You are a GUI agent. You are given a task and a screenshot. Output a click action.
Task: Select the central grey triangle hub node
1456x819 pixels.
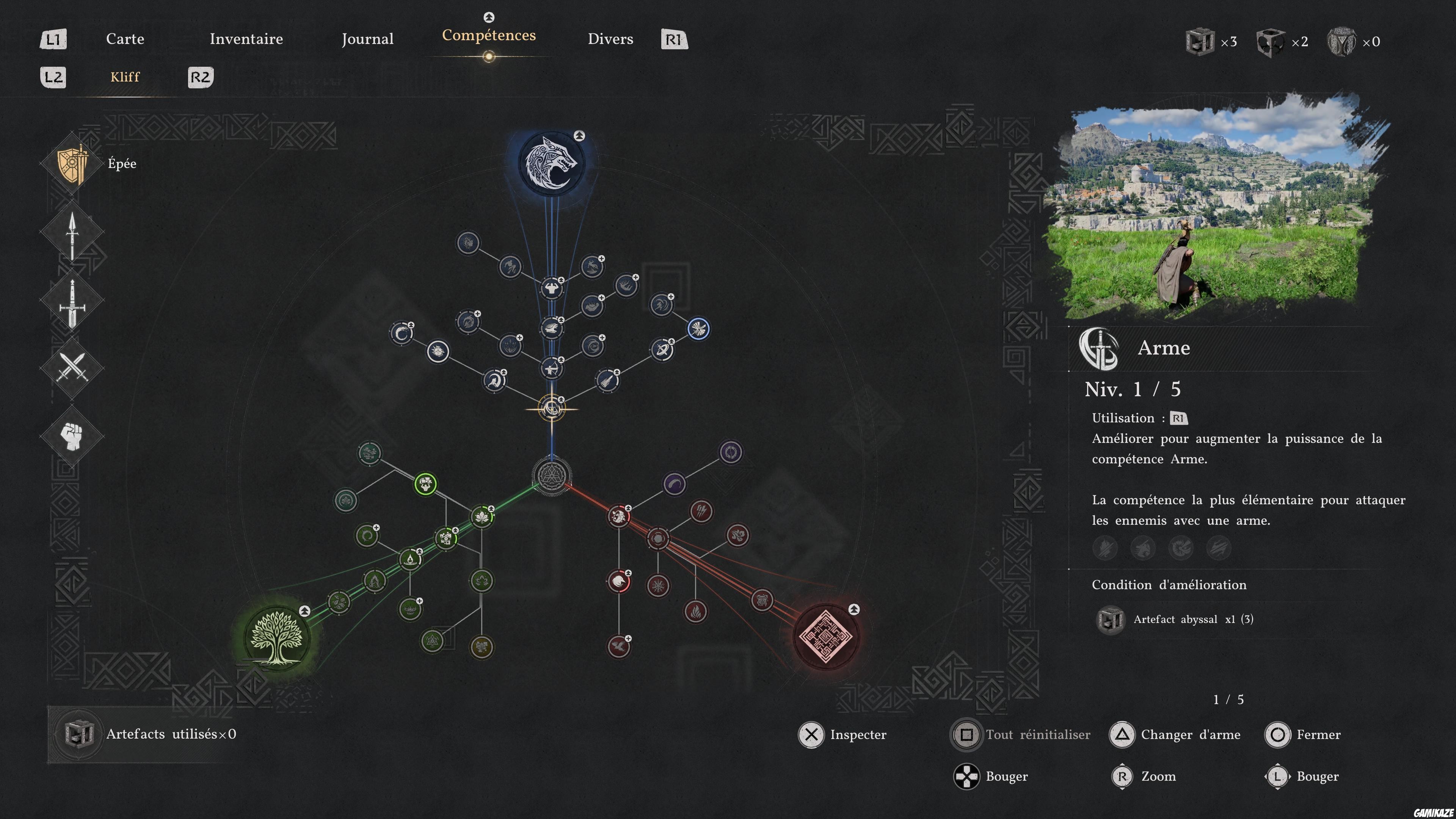(x=551, y=475)
